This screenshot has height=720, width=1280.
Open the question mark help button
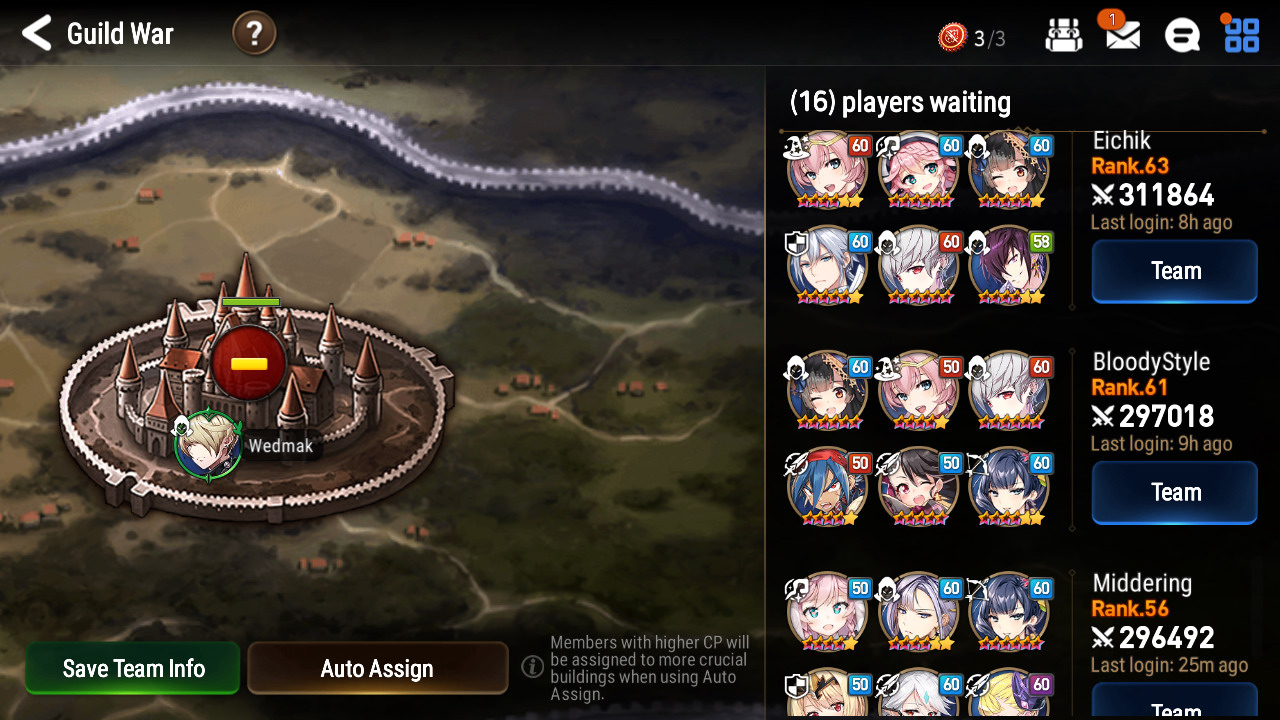(x=254, y=34)
